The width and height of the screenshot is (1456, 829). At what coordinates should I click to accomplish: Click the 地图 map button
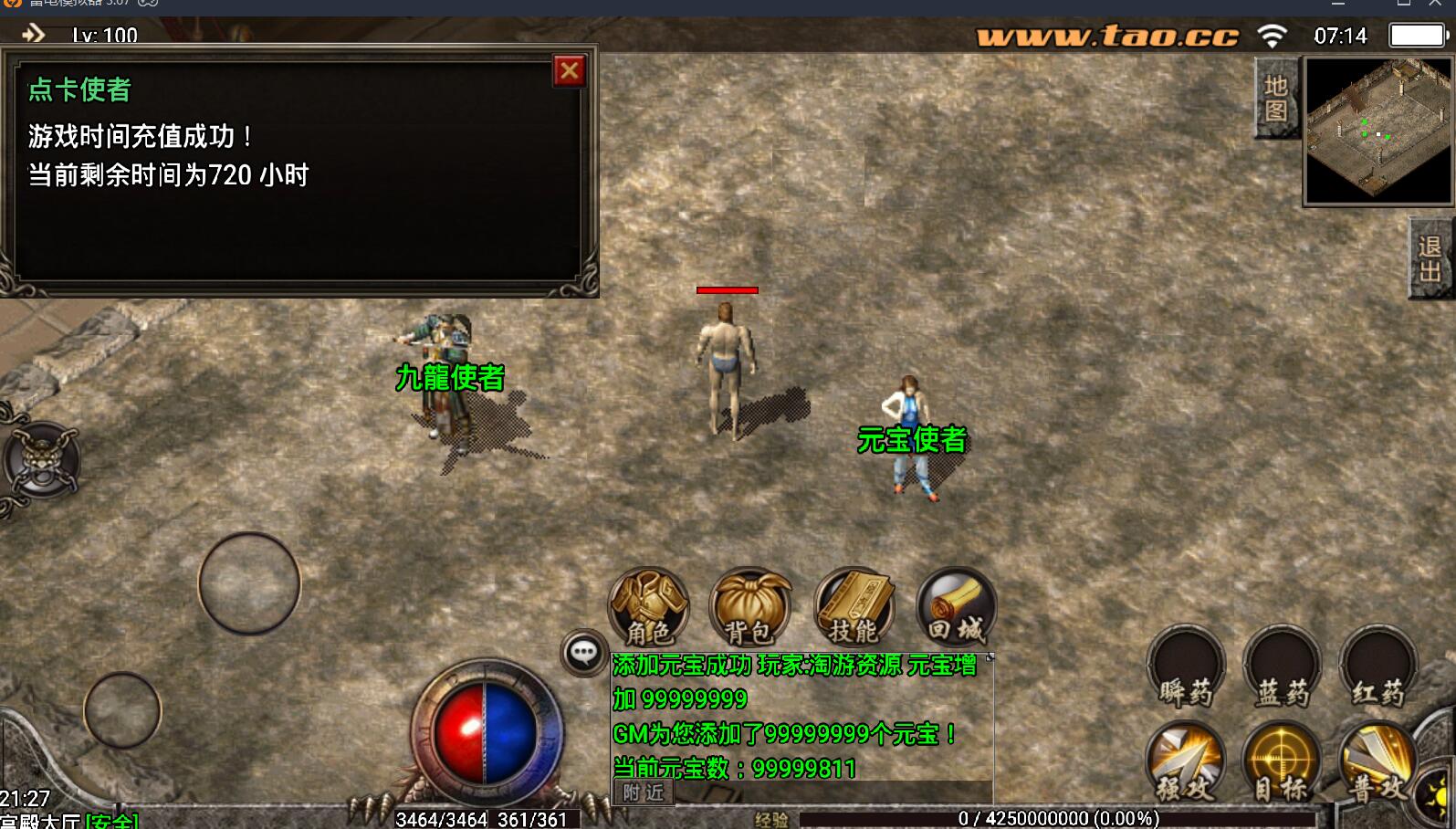tap(1275, 98)
